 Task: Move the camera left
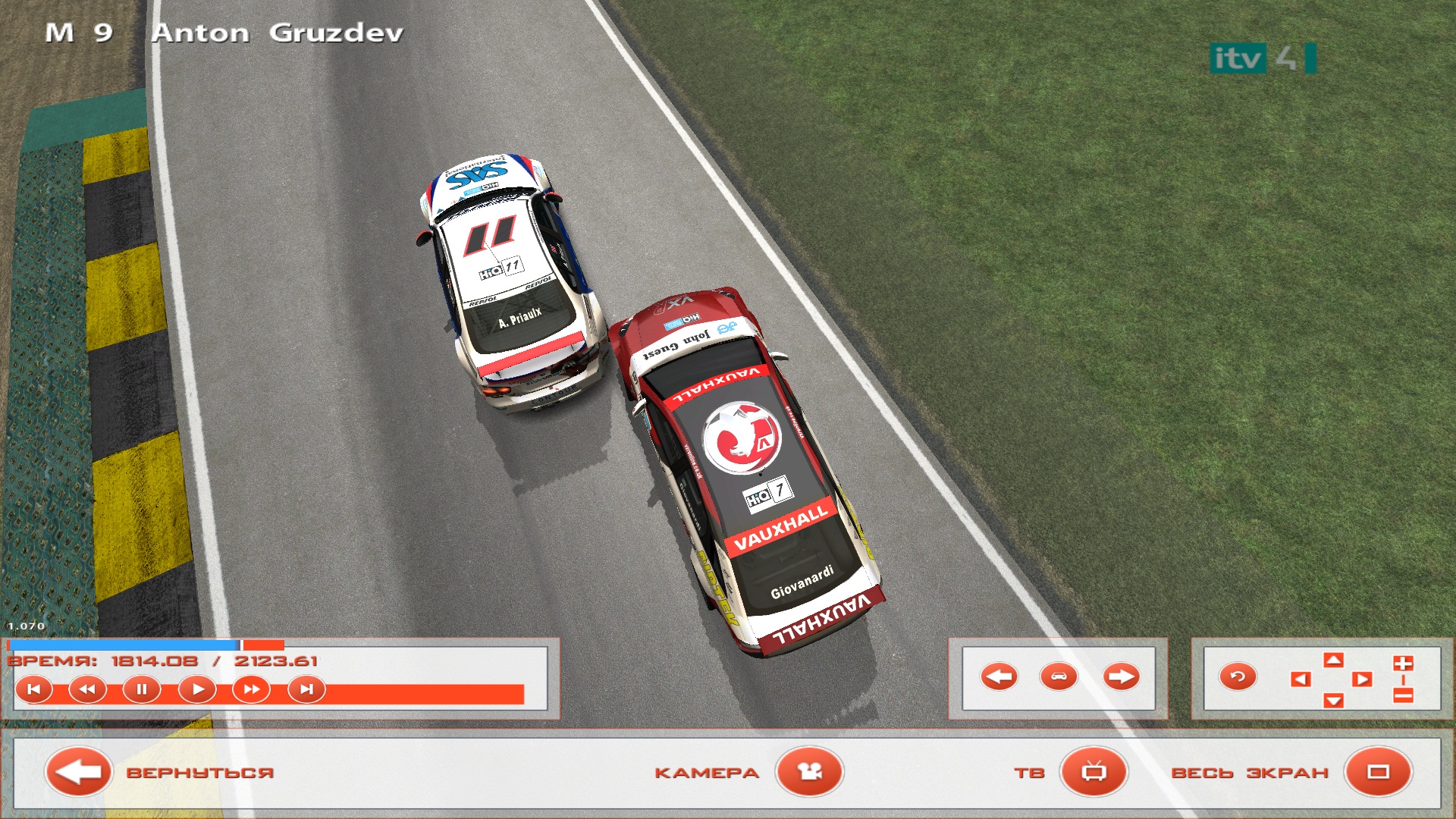coord(1301,679)
